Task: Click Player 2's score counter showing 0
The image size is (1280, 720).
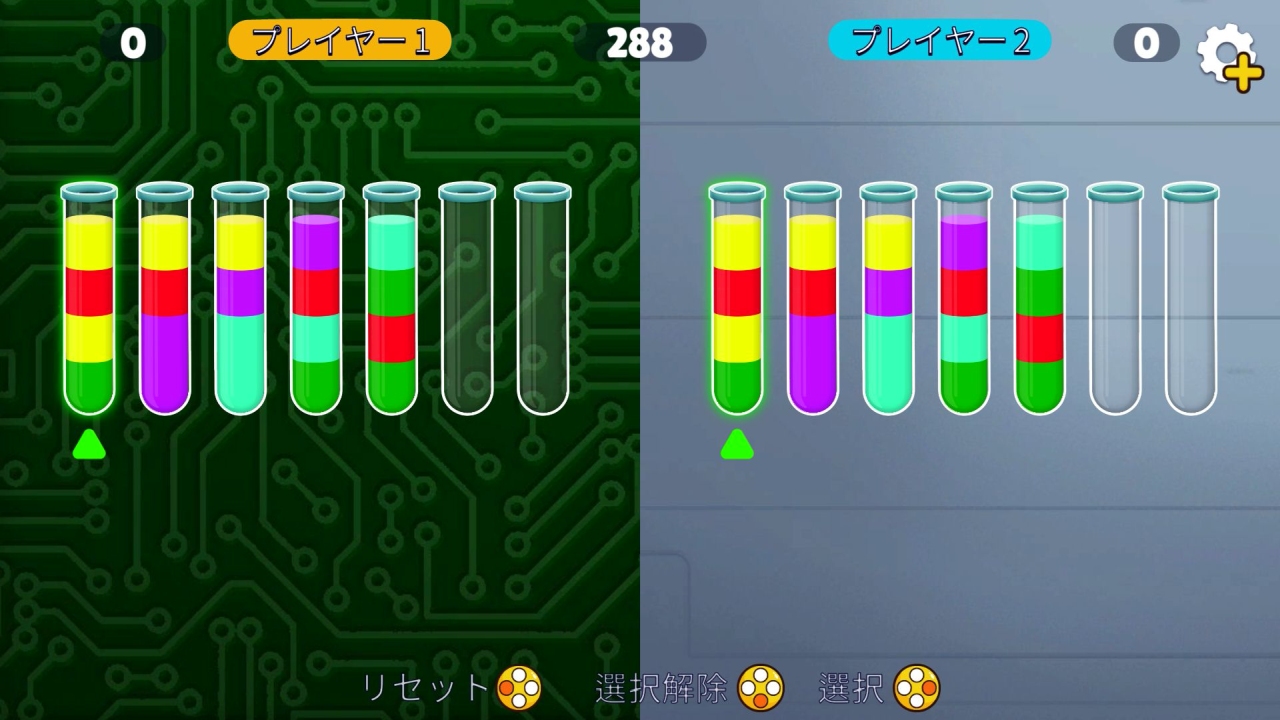Action: click(1146, 43)
